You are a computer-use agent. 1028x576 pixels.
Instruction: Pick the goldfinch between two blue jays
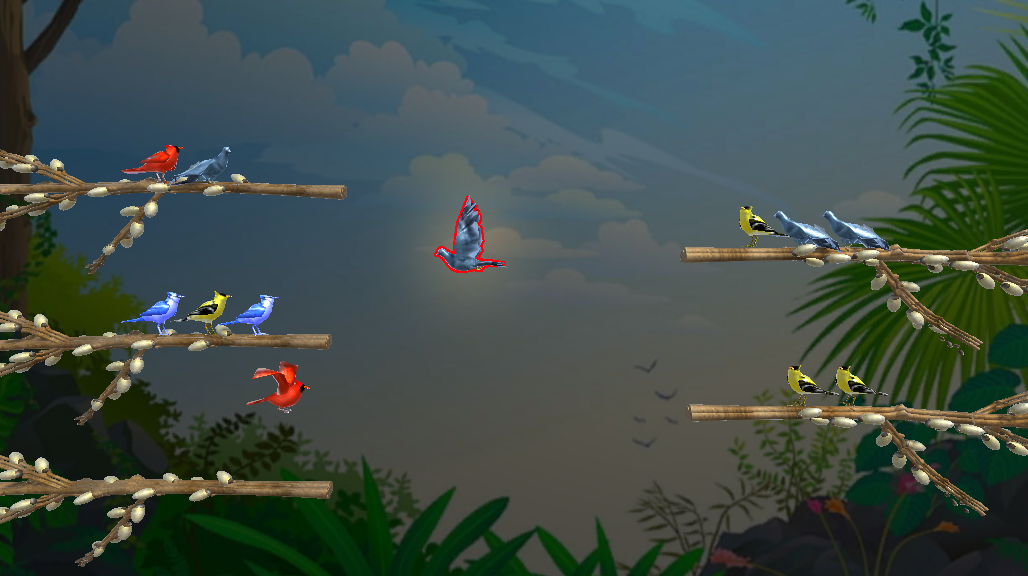click(x=209, y=310)
